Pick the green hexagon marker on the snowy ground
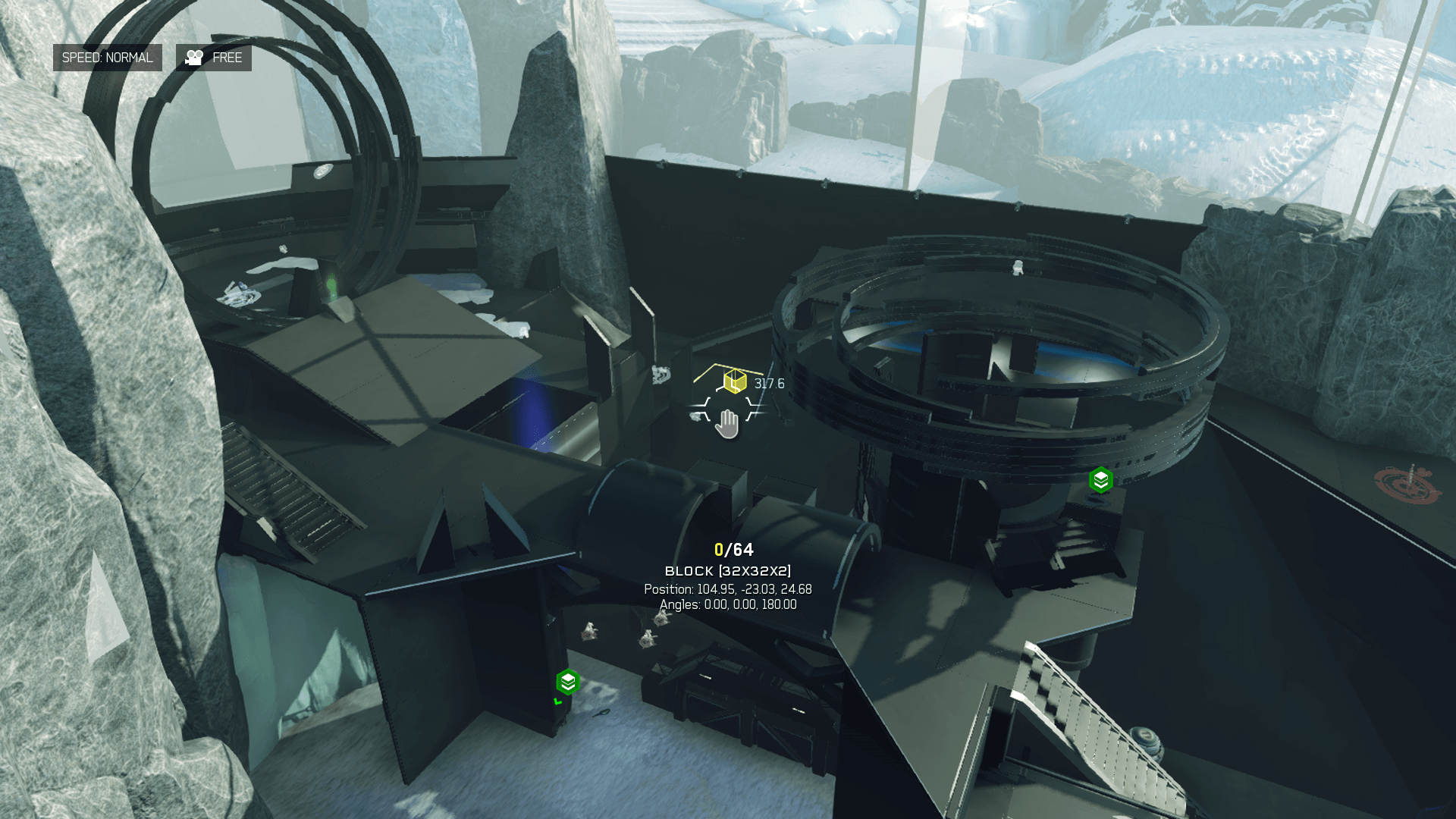1456x819 pixels. pos(568,682)
